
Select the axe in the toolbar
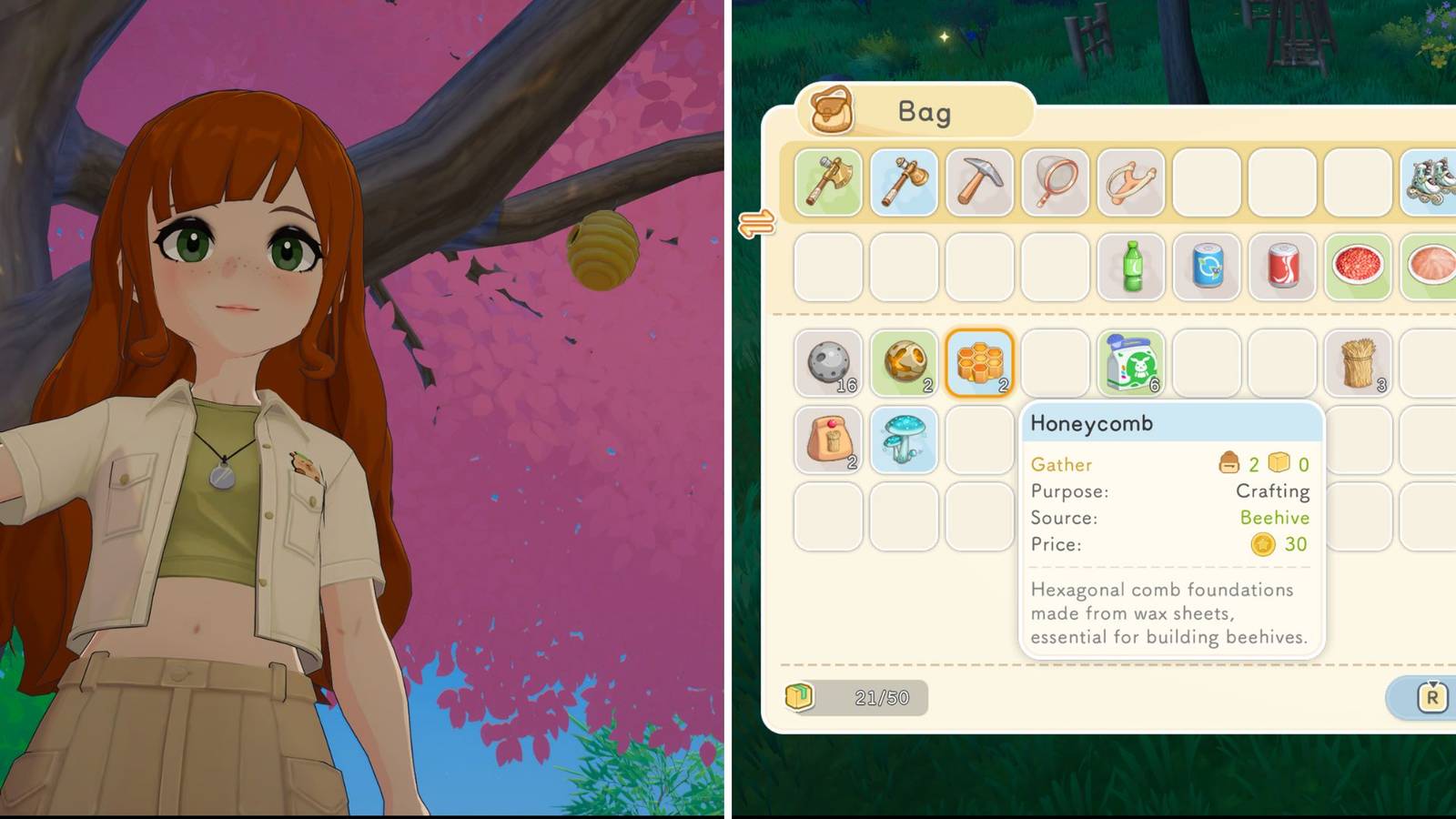(x=829, y=183)
